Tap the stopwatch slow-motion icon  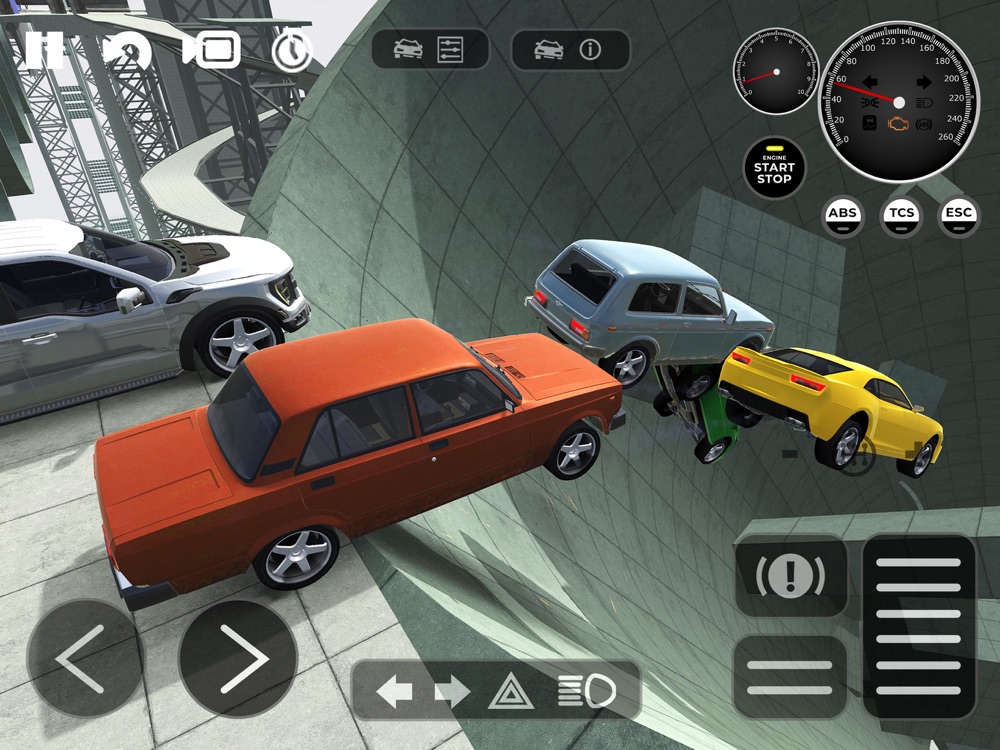click(292, 50)
